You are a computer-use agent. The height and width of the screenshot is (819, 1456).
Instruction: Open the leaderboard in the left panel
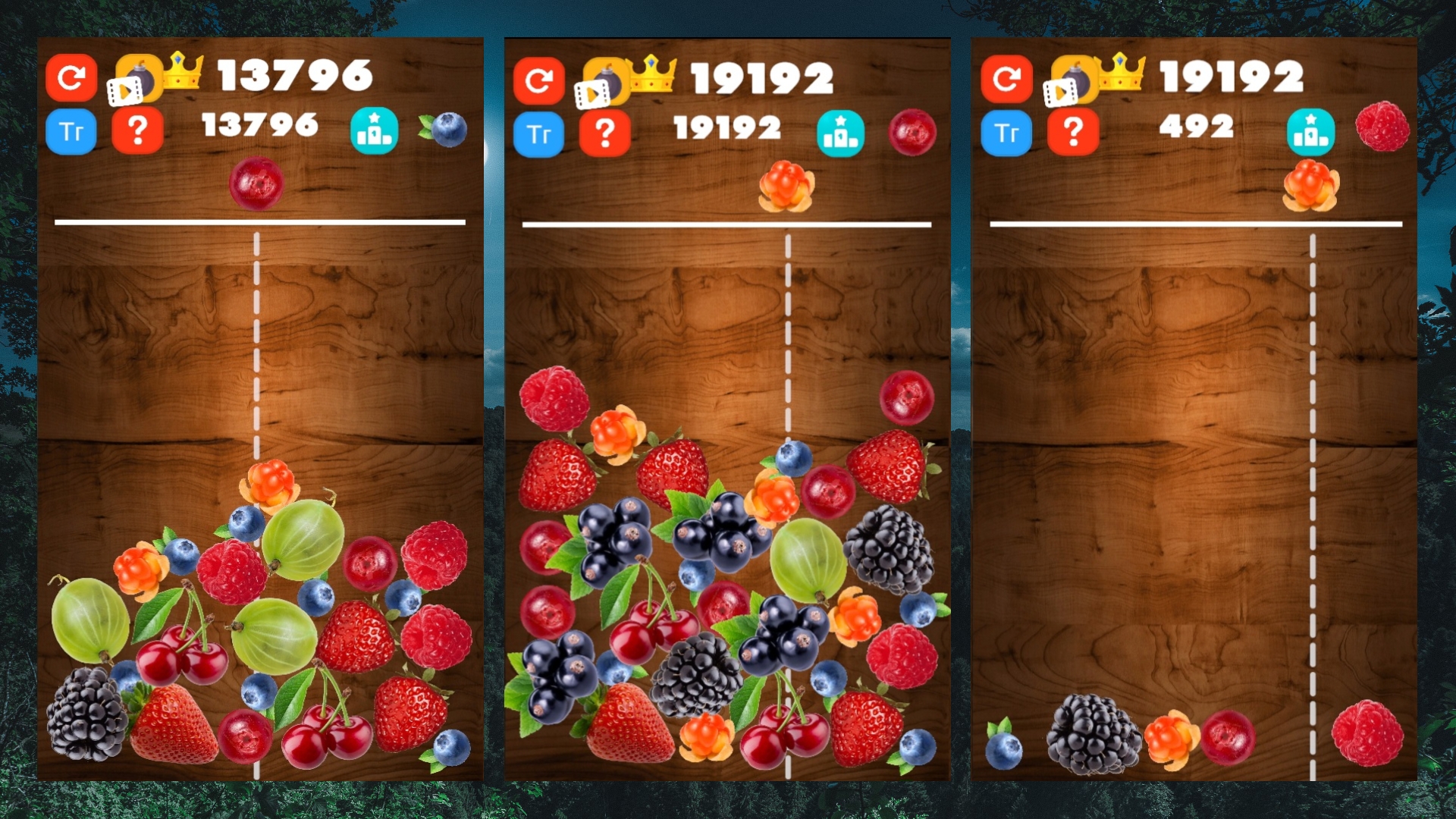coord(375,131)
